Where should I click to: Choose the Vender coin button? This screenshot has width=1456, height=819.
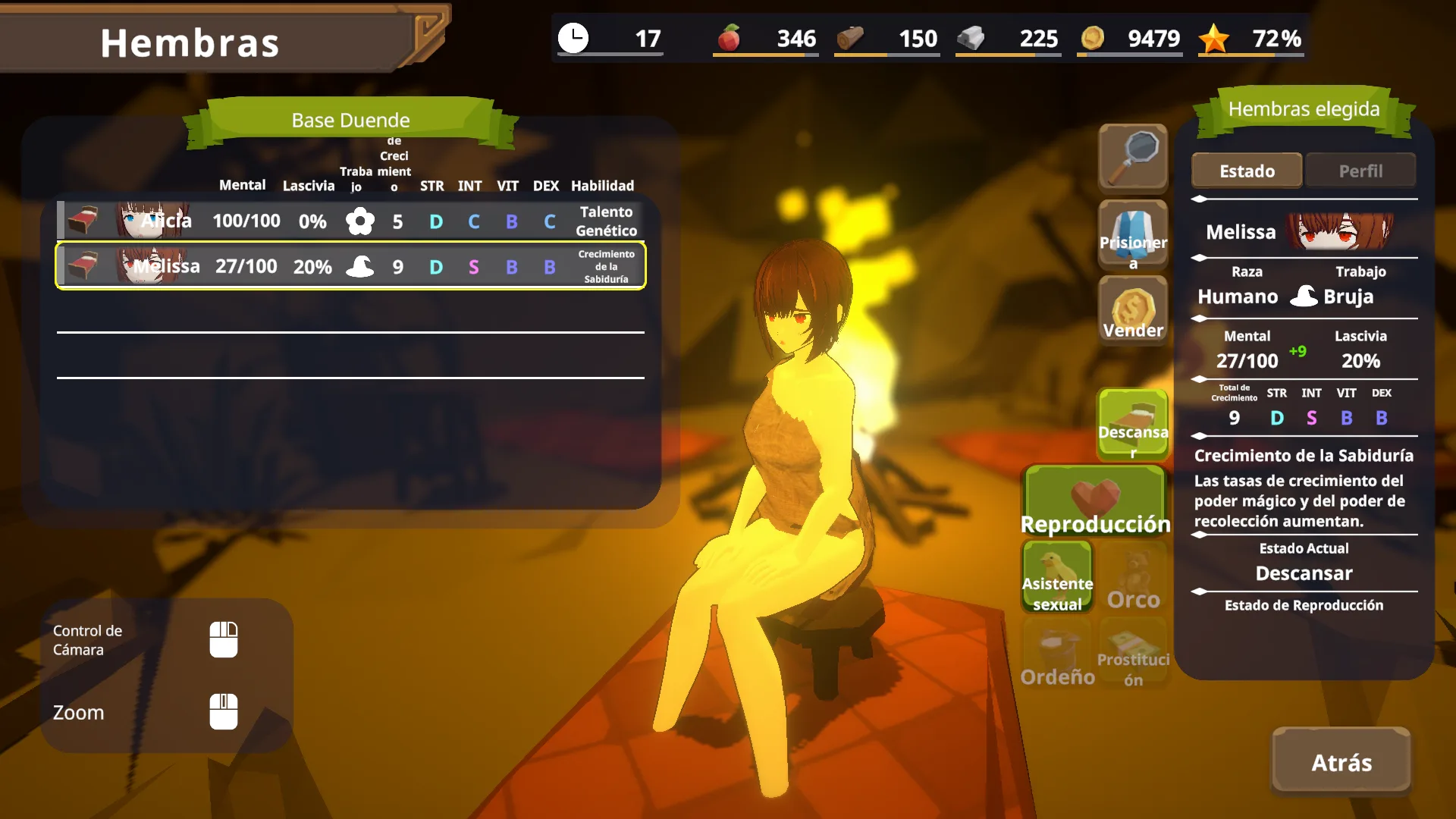point(1133,311)
